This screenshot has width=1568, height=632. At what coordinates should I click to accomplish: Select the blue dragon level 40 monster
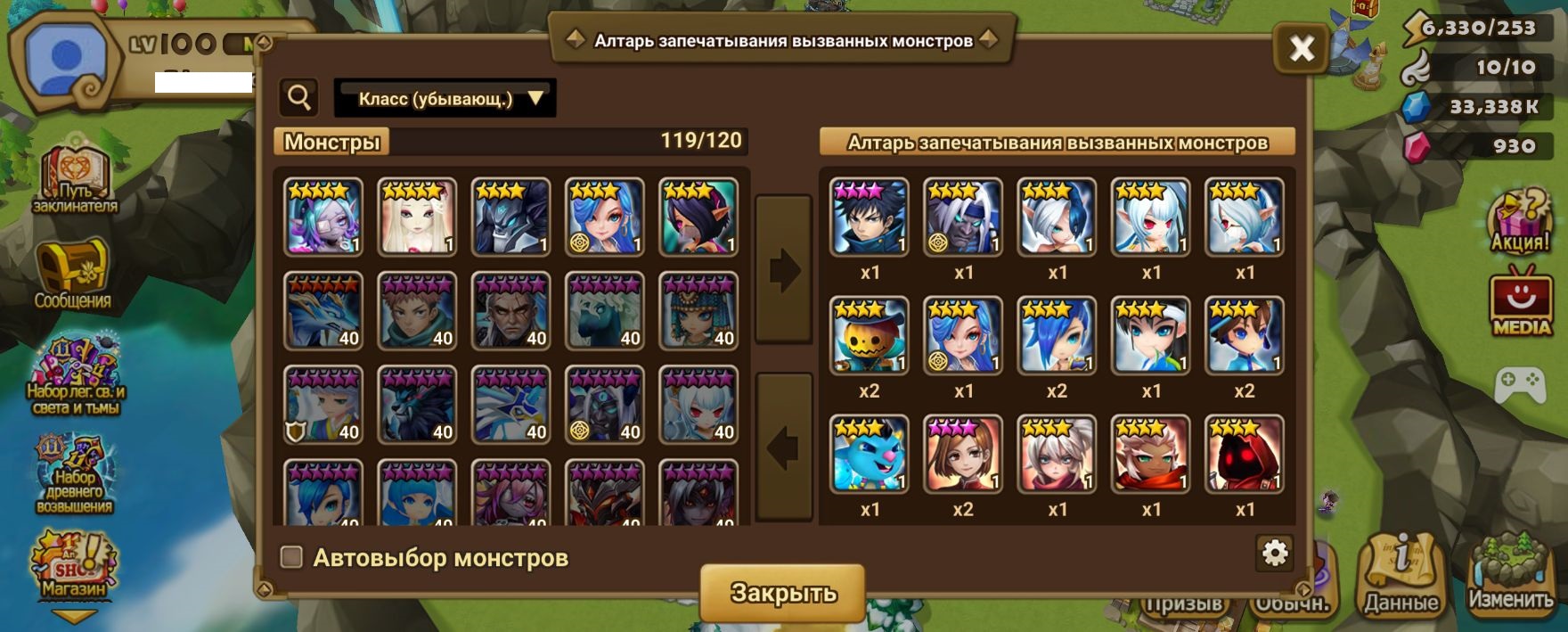click(323, 311)
